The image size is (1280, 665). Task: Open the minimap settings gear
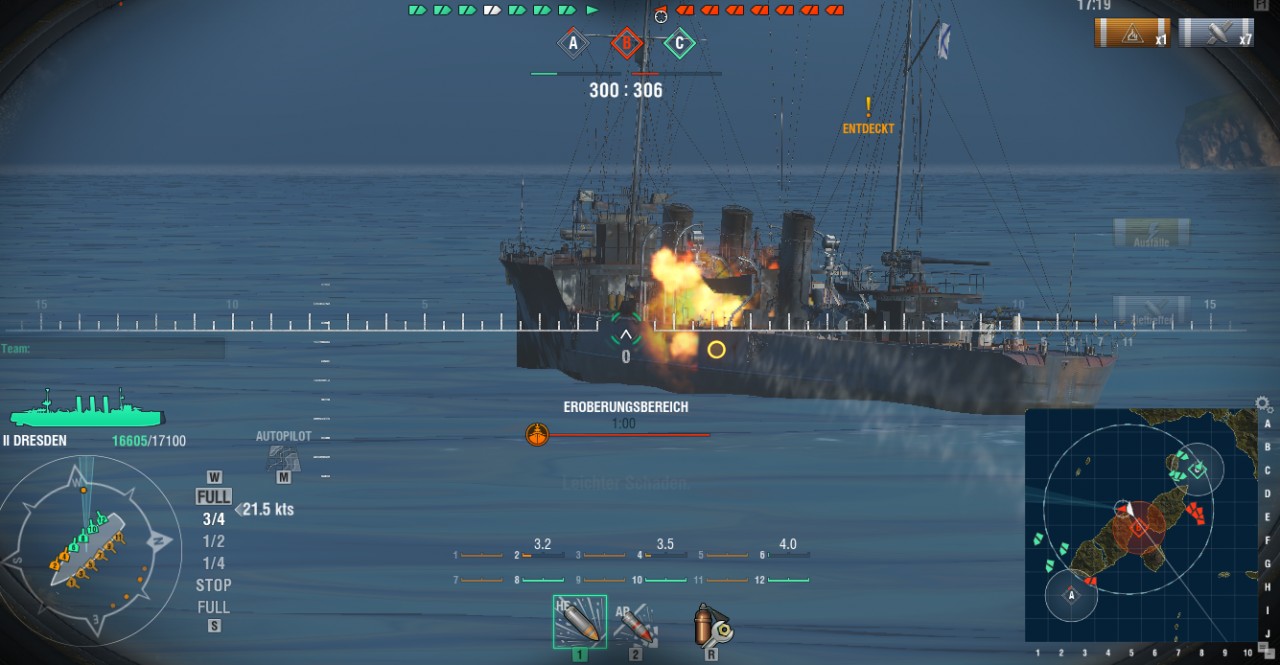[x=1264, y=405]
